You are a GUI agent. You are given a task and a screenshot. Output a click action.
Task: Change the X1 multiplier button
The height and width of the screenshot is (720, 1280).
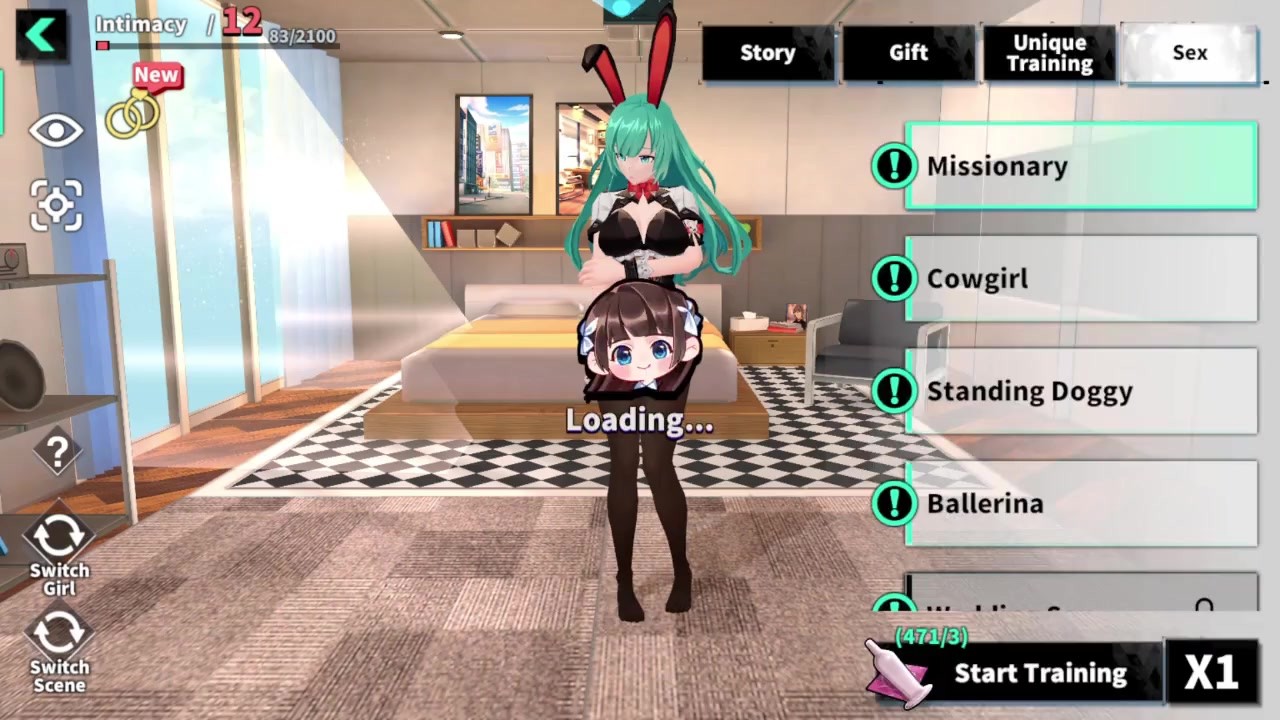tap(1211, 672)
